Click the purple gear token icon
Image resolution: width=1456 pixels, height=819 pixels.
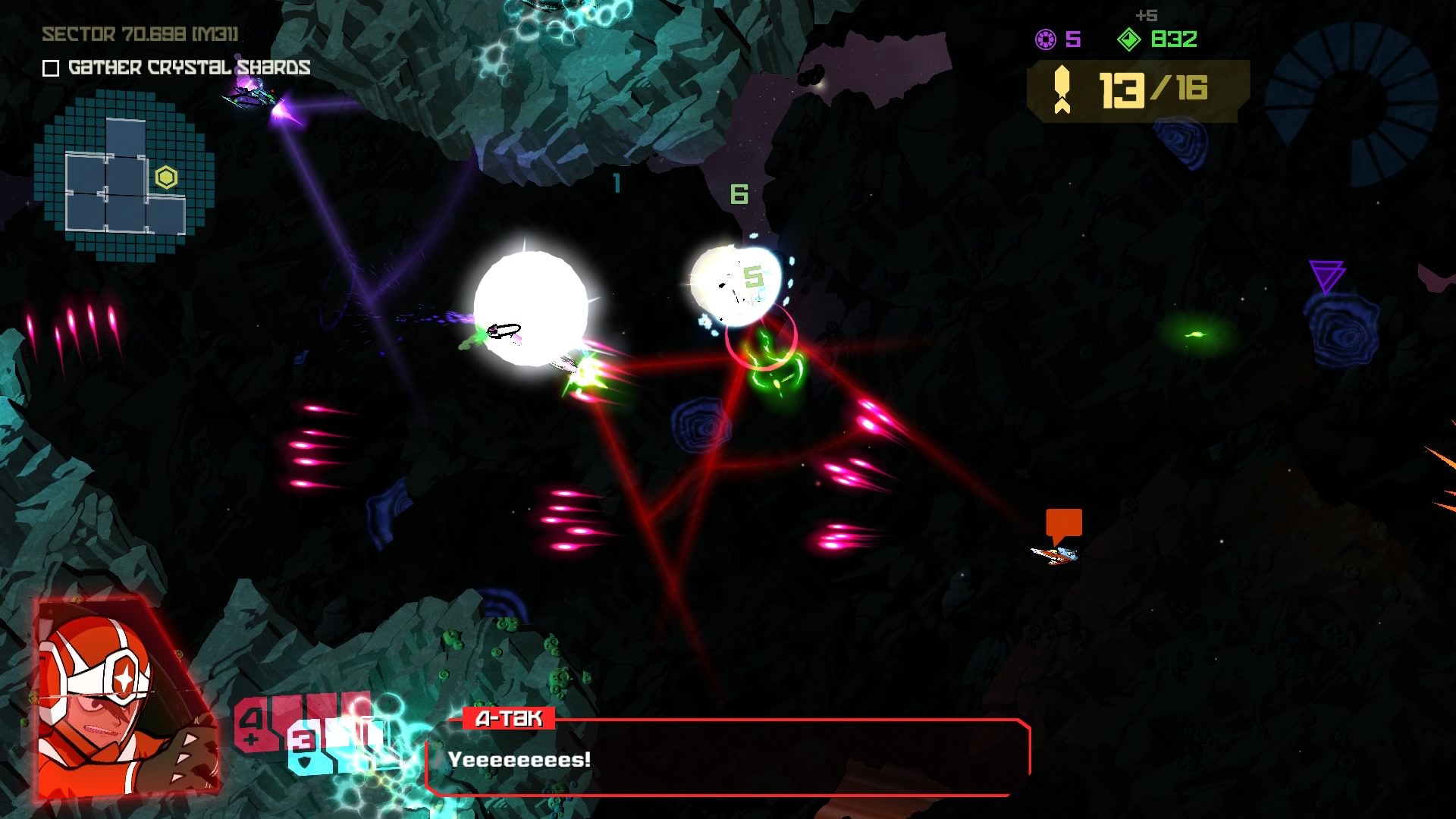[1046, 39]
